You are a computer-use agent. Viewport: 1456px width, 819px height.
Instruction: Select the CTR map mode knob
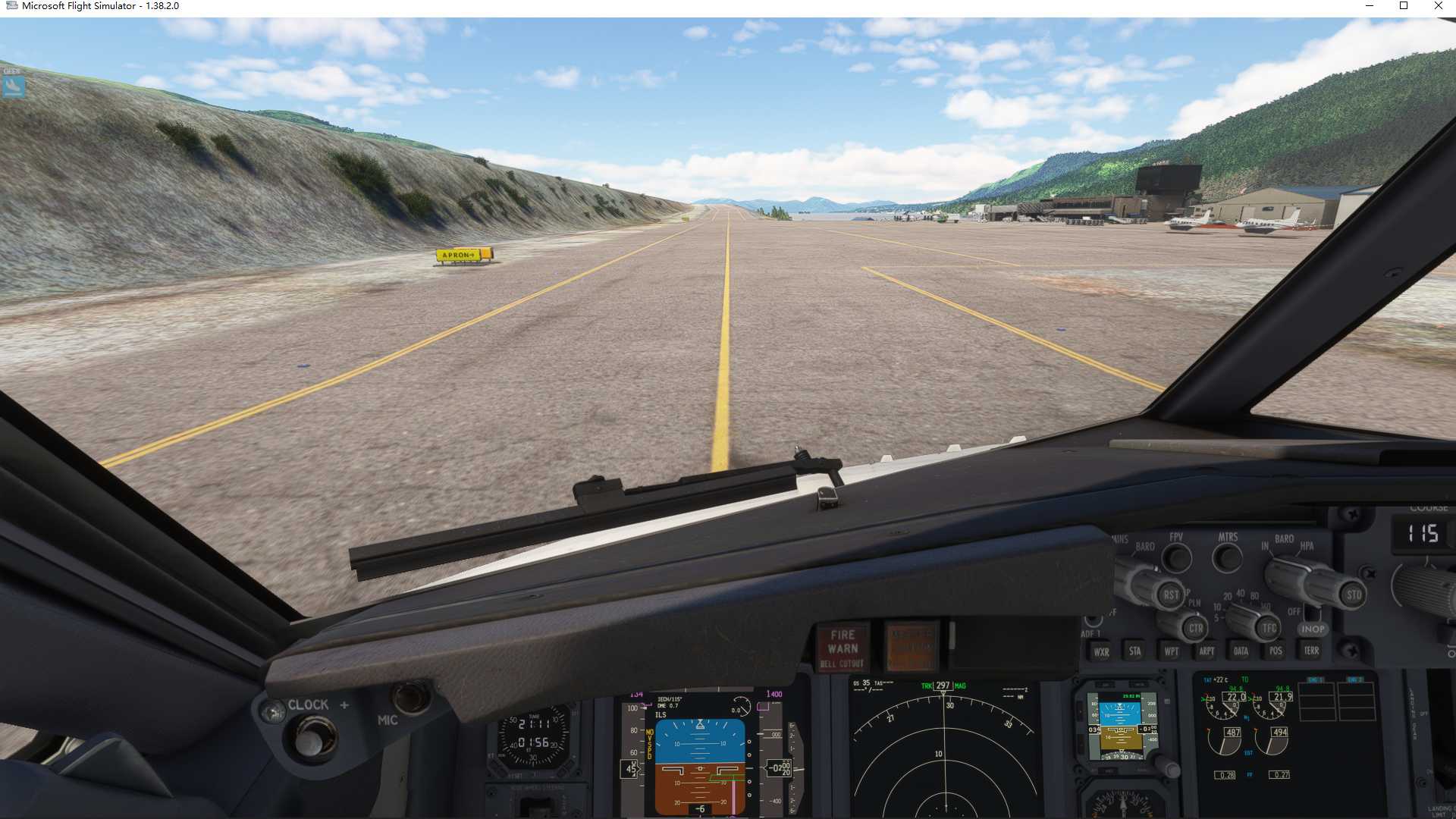tap(1195, 628)
